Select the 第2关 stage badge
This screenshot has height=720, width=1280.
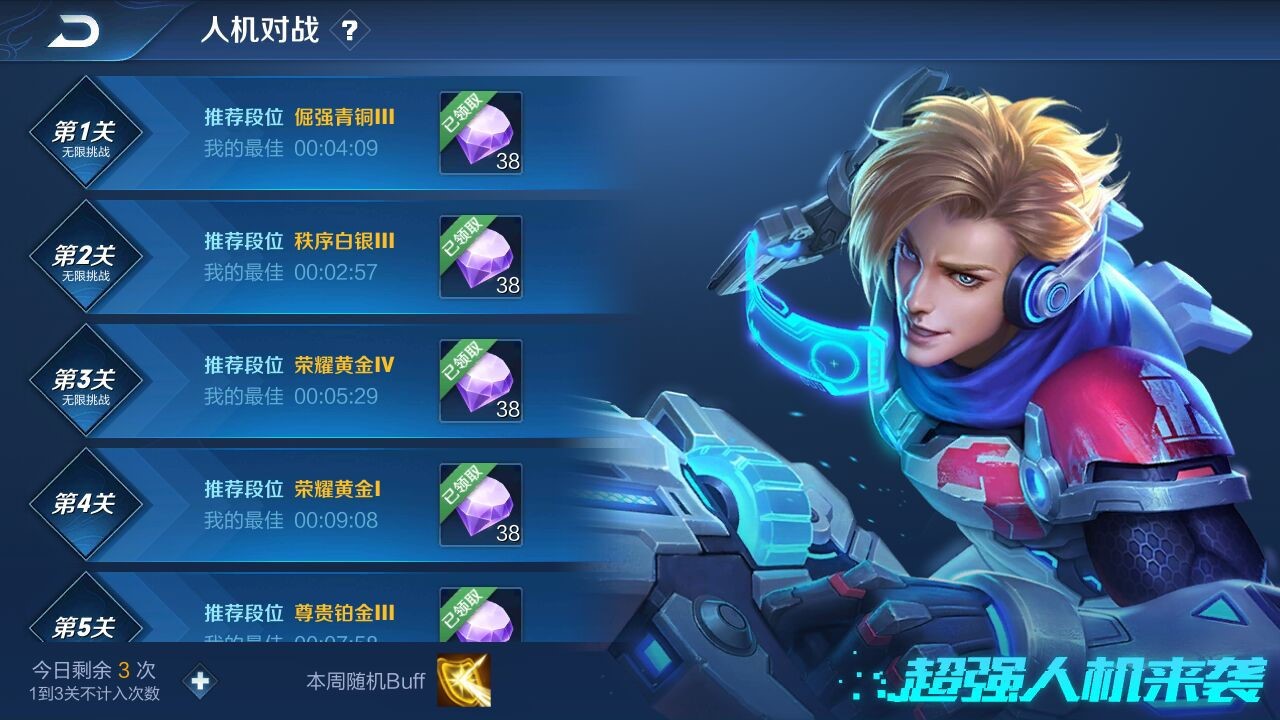86,255
